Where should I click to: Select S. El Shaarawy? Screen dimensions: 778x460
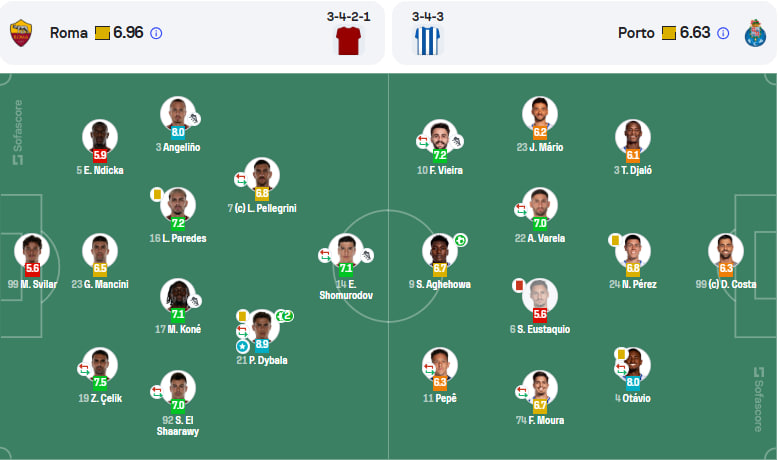[x=178, y=389]
